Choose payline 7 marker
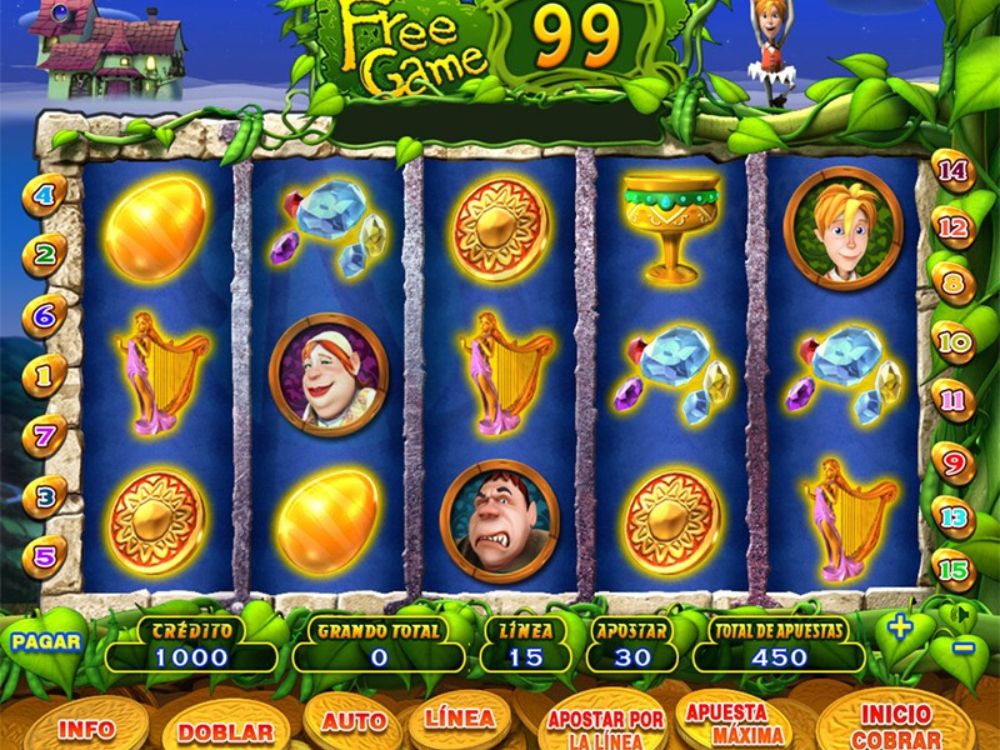This screenshot has width=1000, height=750. click(x=44, y=436)
